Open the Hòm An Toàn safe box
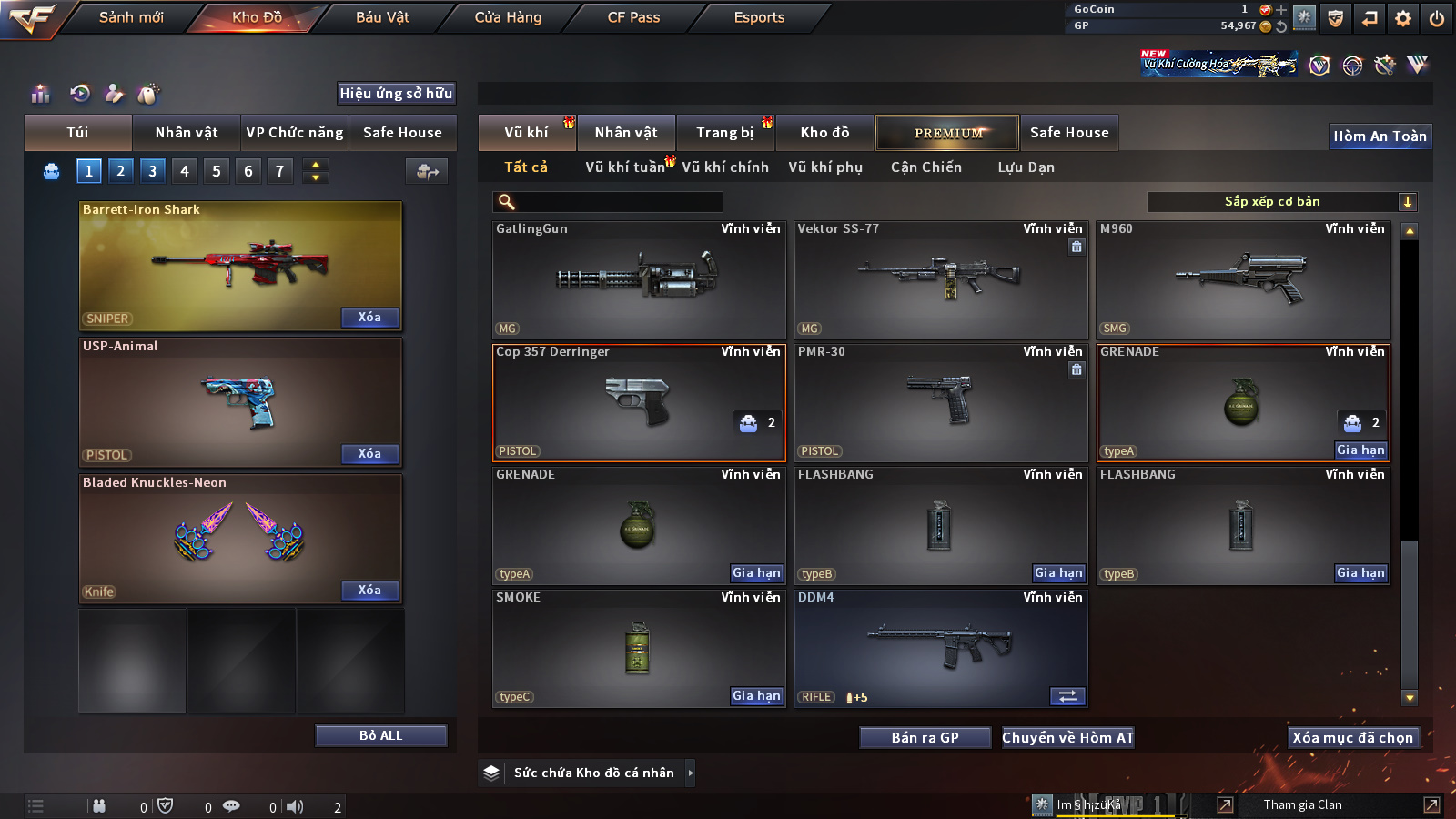This screenshot has width=1456, height=819. point(1380,136)
